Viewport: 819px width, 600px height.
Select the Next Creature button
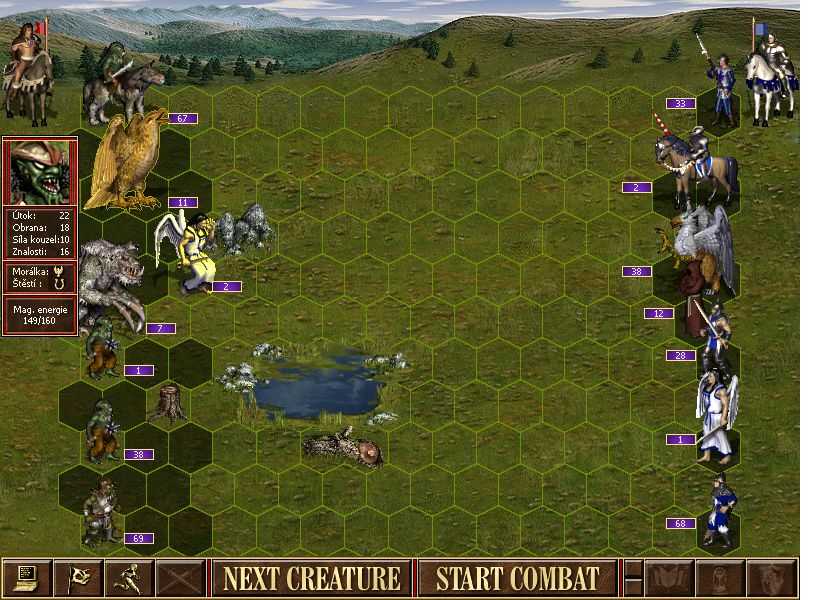click(x=311, y=578)
